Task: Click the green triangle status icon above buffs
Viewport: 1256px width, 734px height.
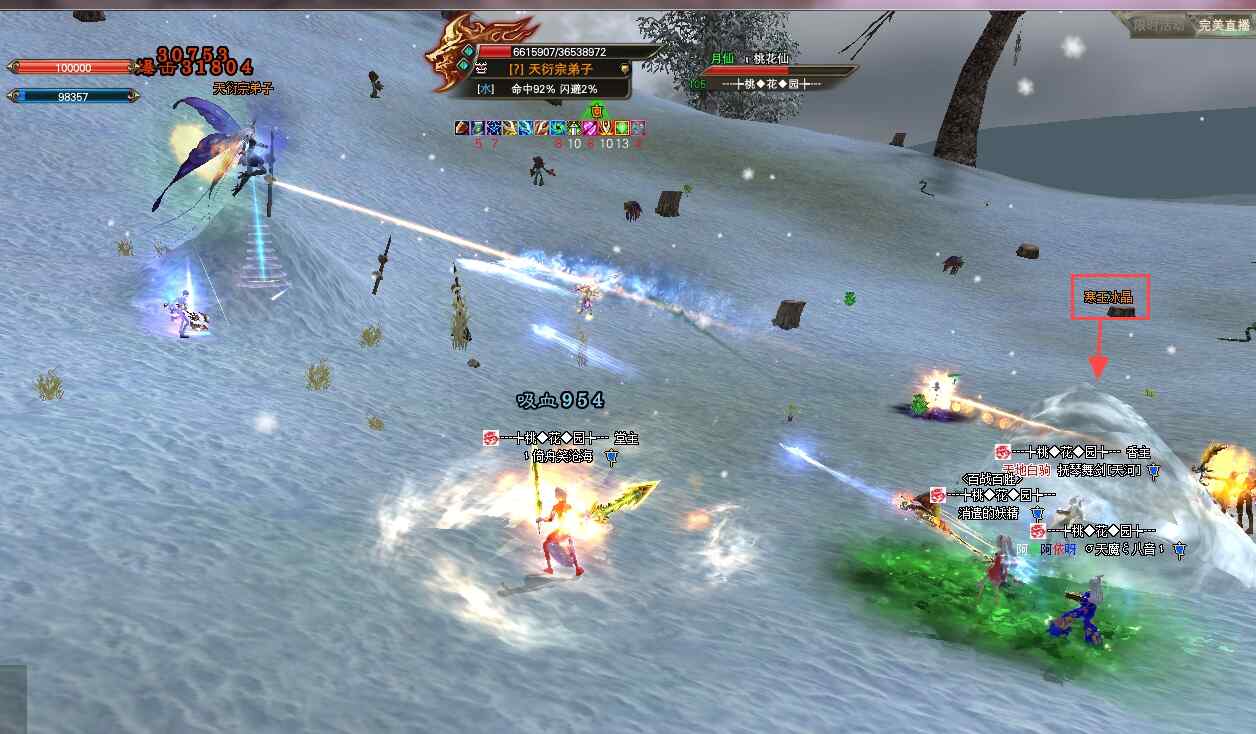Action: point(597,109)
